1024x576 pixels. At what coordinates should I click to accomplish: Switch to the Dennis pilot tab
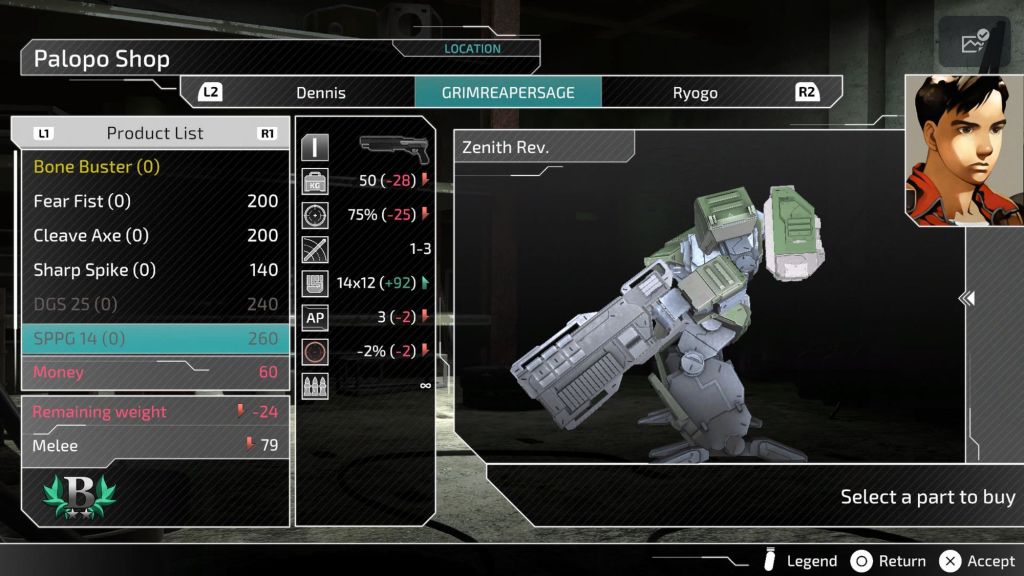320,93
